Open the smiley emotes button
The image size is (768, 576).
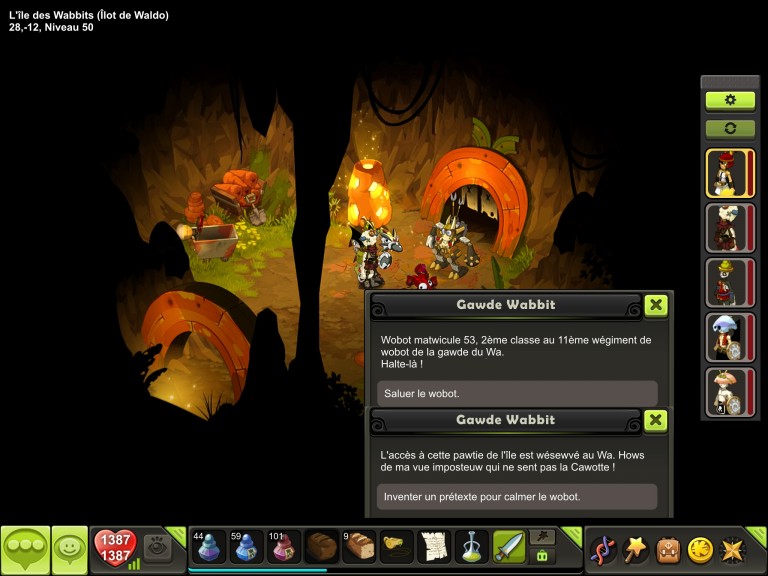point(69,549)
